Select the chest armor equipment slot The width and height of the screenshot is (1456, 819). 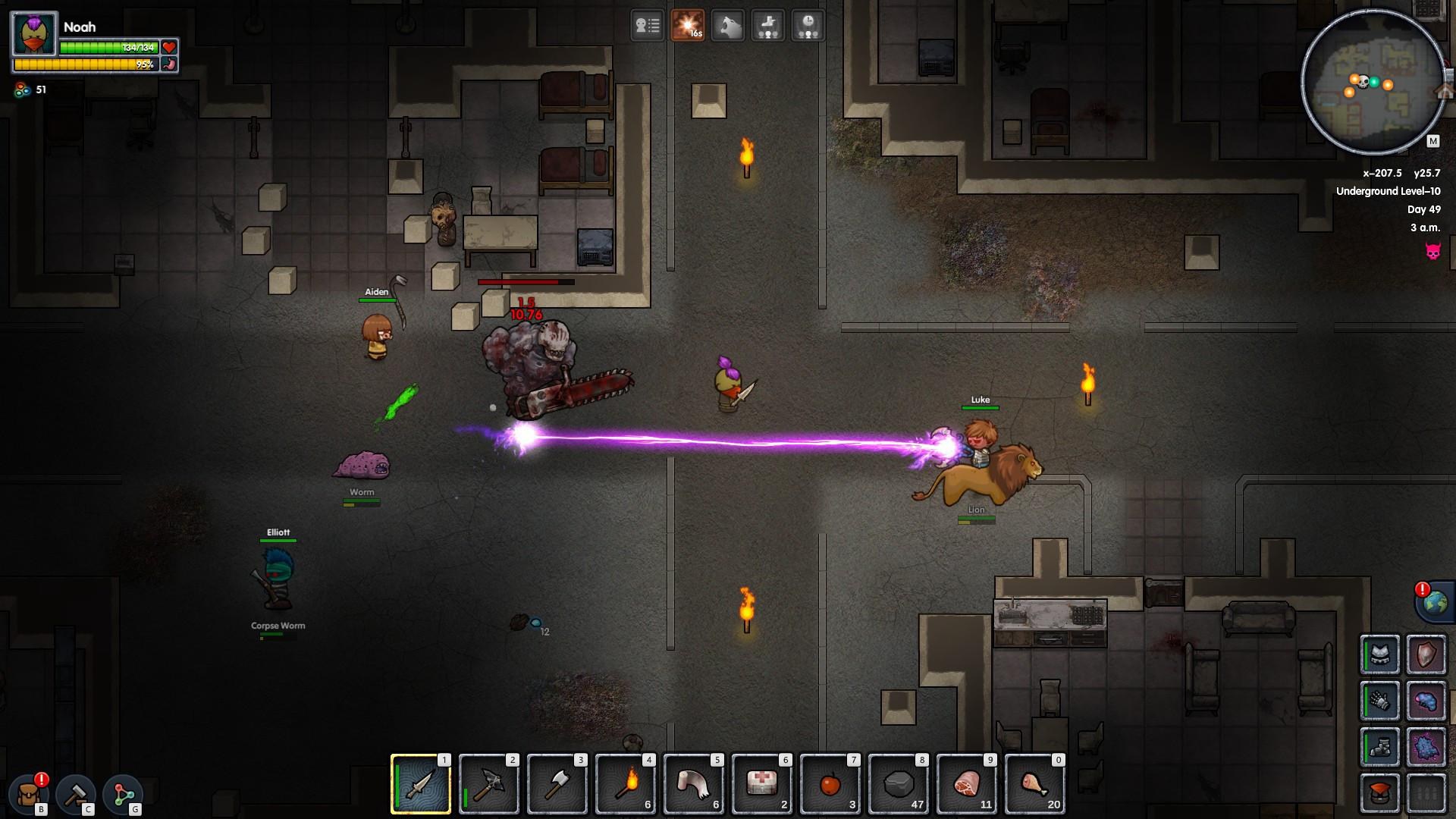pyautogui.click(x=1380, y=654)
